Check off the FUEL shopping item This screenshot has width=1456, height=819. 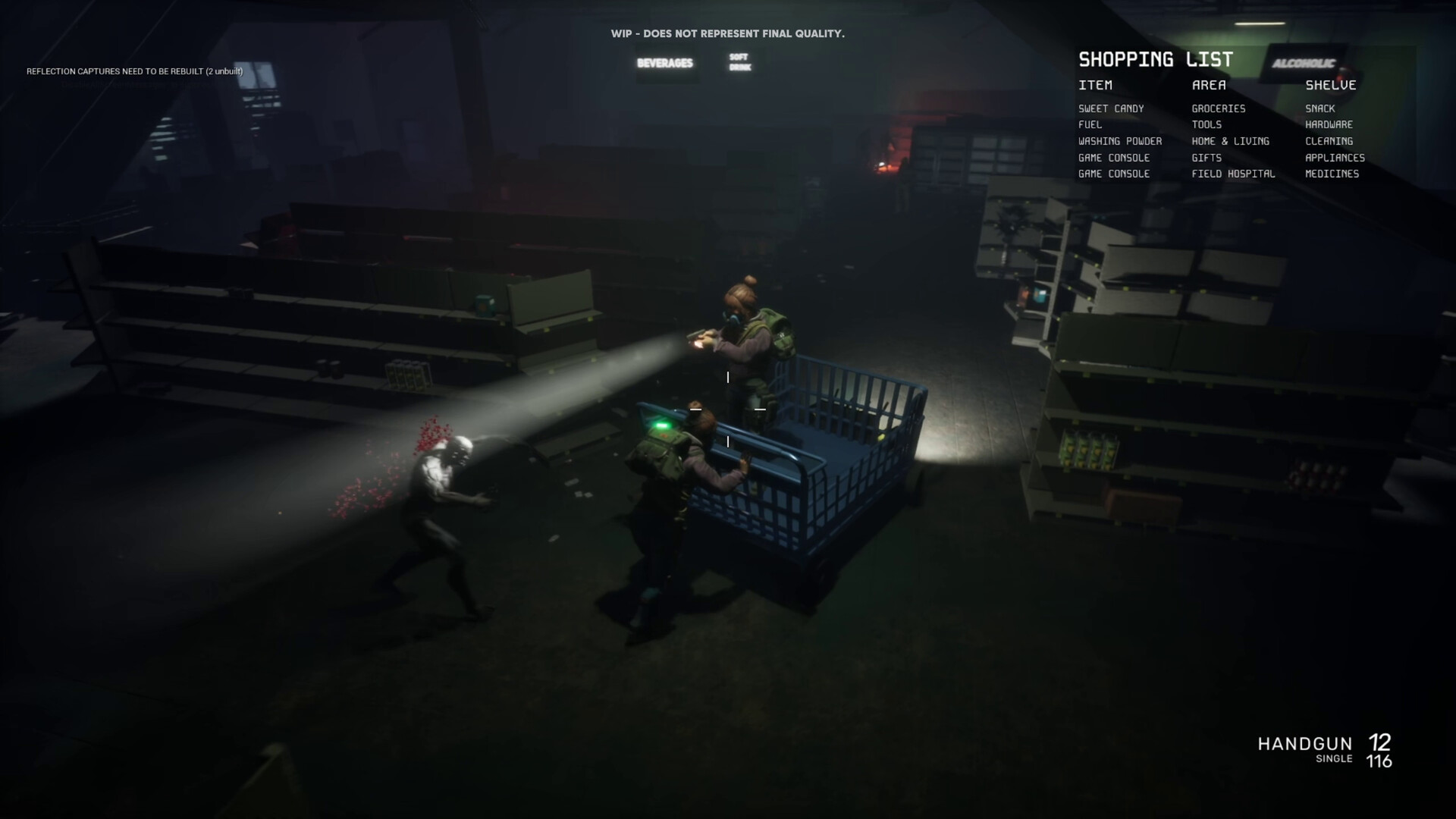[x=1090, y=124]
